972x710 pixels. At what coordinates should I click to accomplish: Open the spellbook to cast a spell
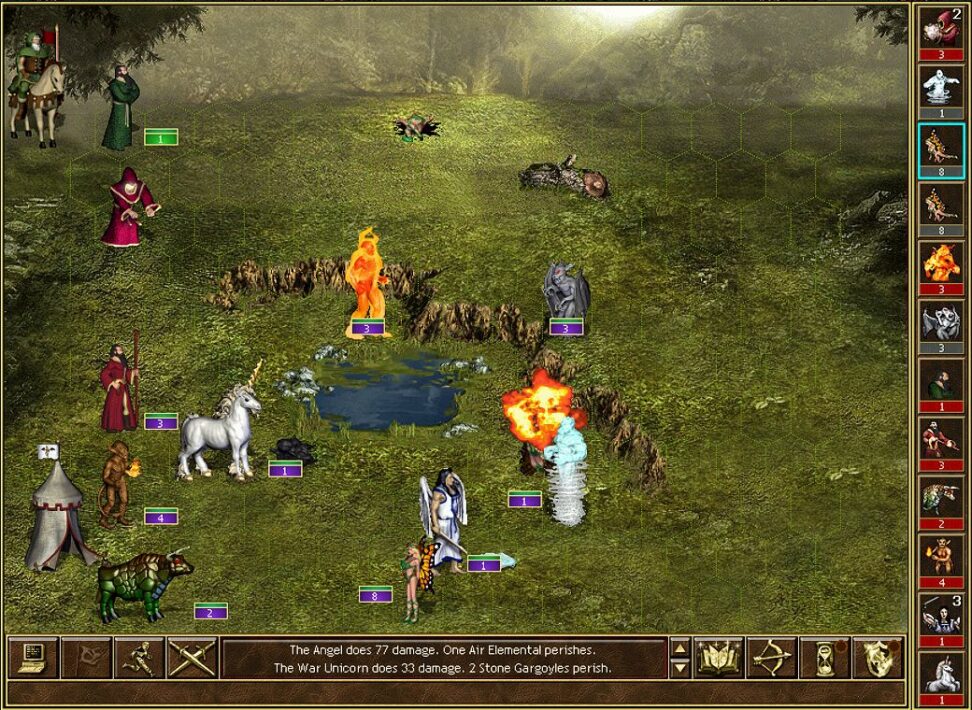click(719, 657)
